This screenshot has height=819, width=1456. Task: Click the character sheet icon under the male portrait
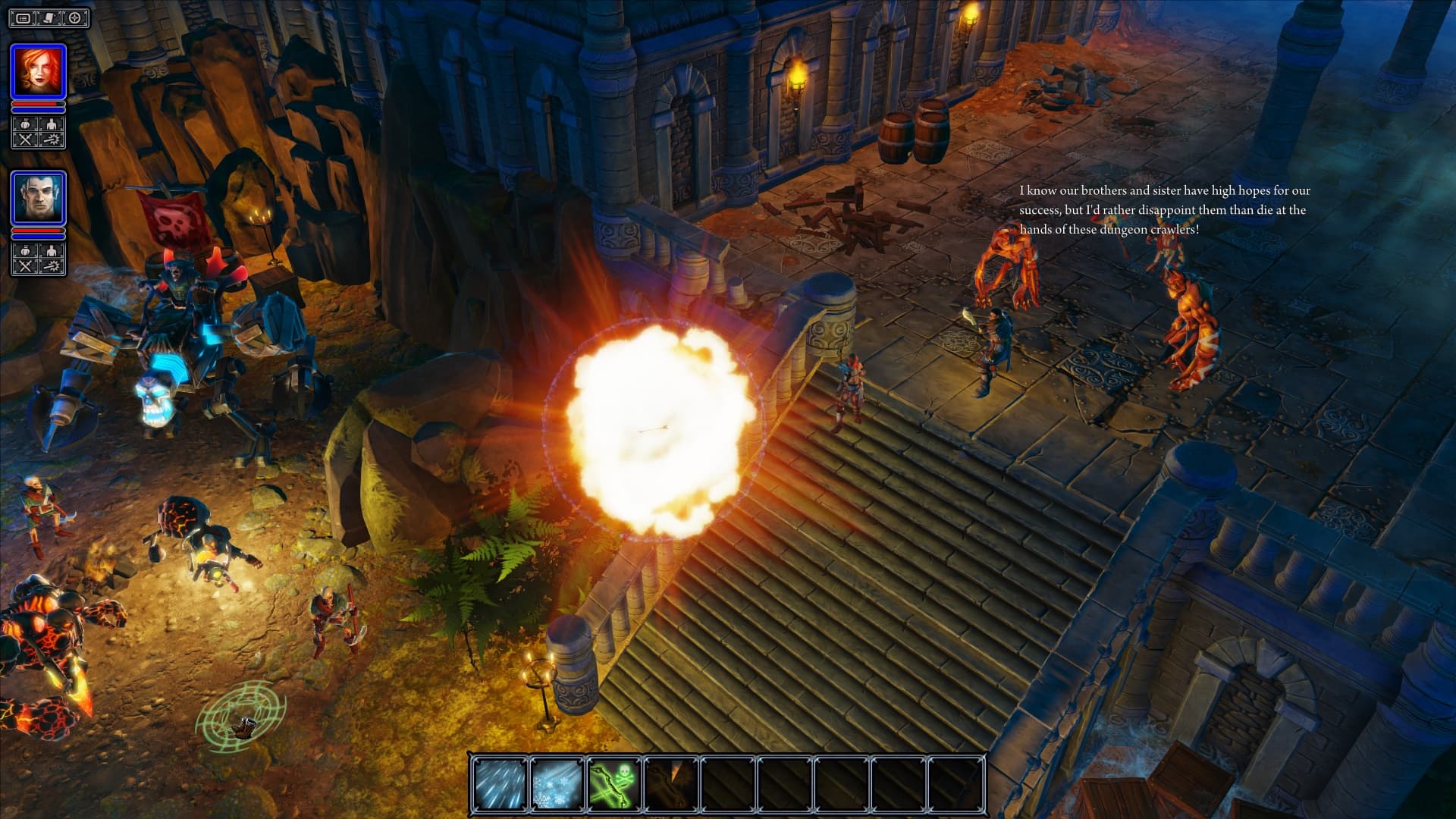51,250
